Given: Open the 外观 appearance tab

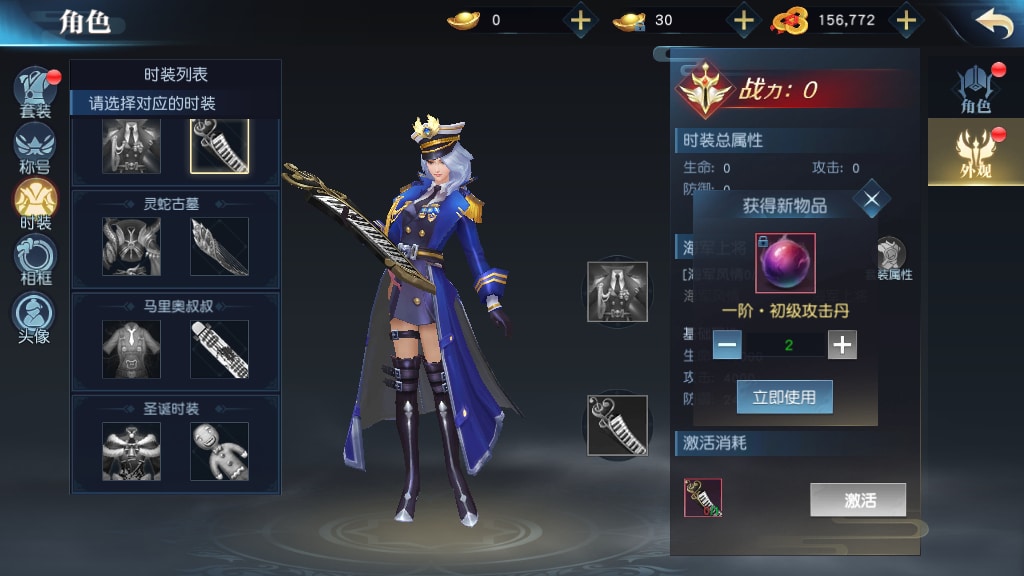Looking at the screenshot, I should (x=975, y=151).
